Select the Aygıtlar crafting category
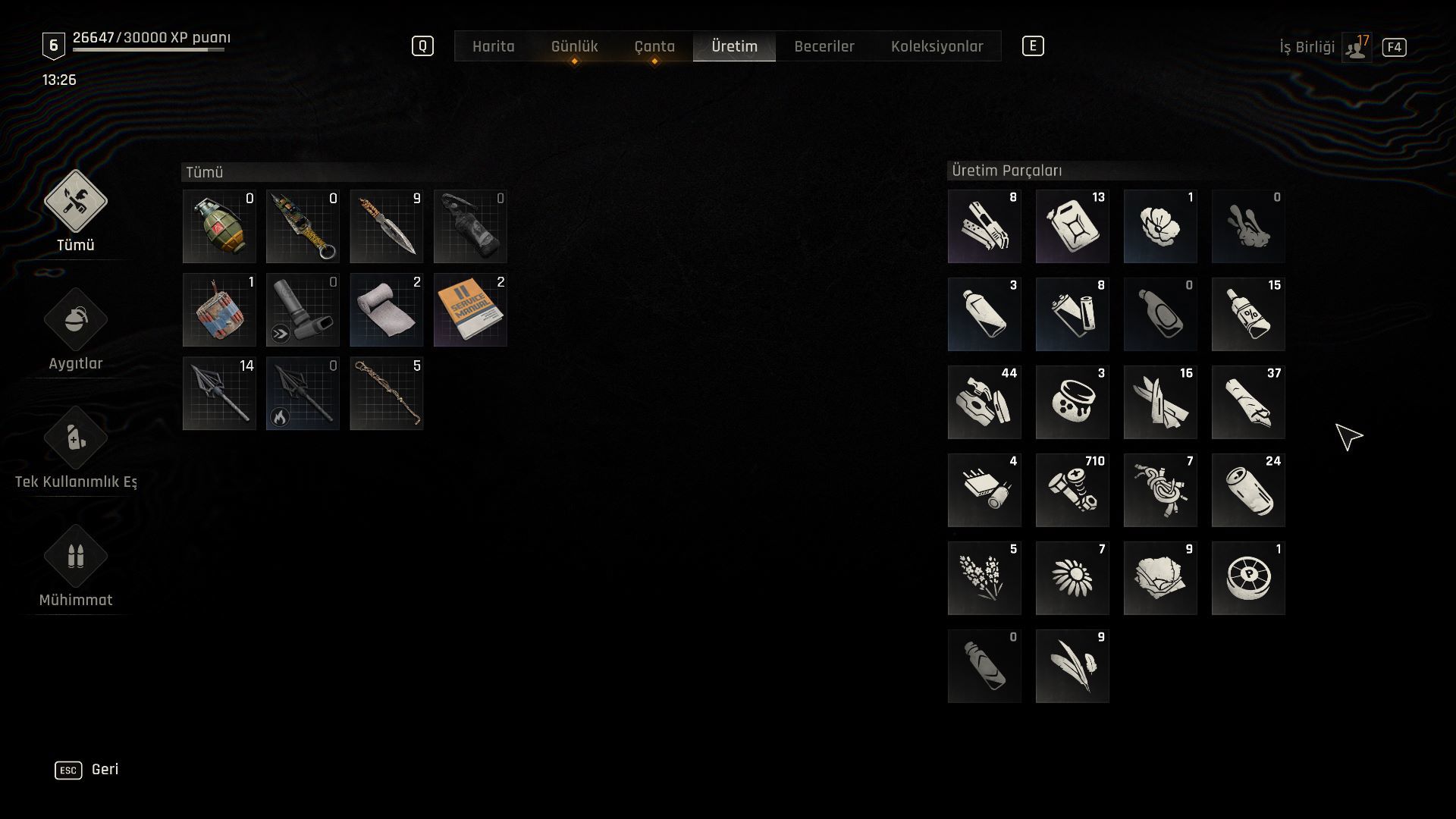 75,321
